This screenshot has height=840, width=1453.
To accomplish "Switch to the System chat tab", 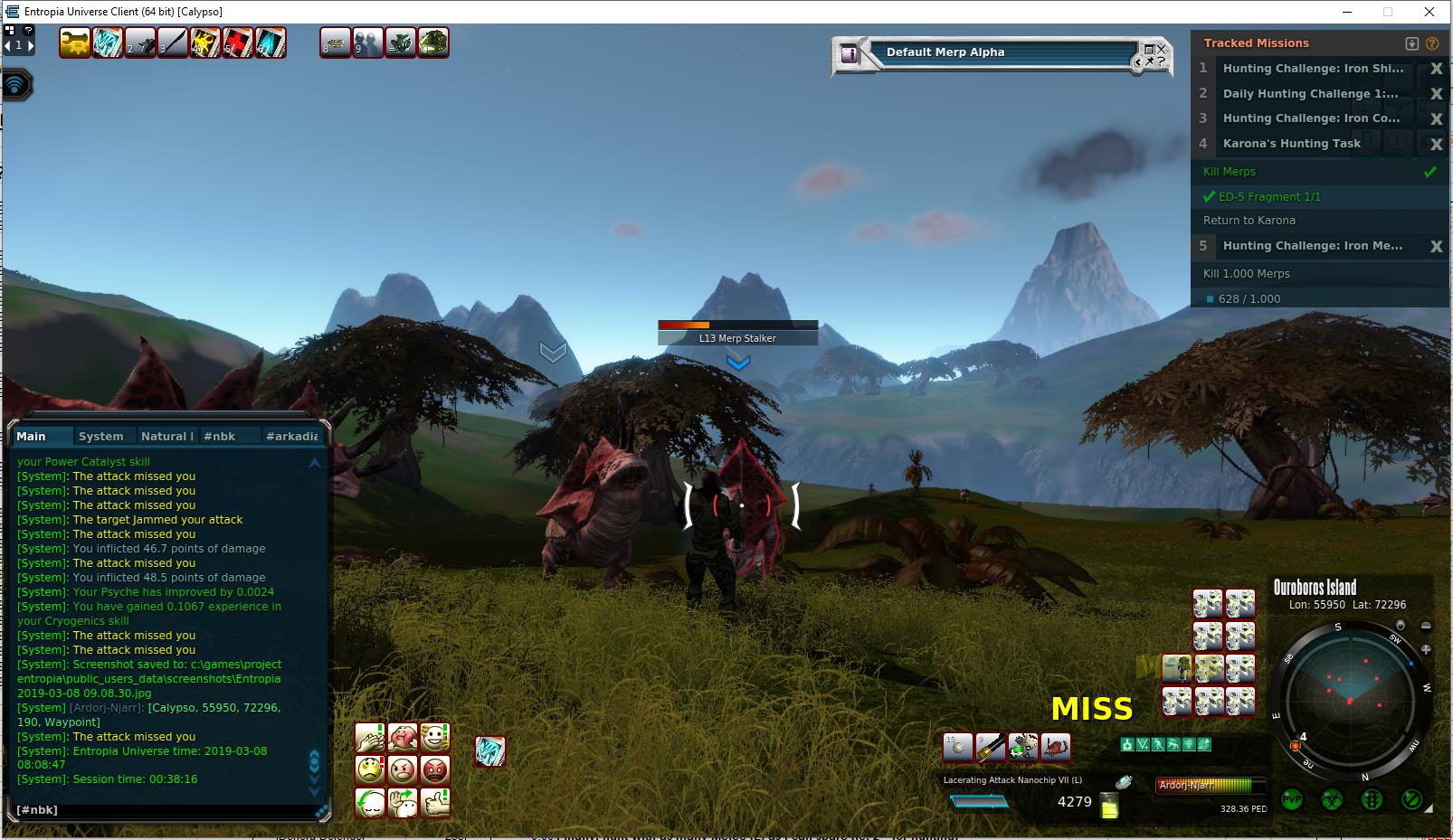I will point(100,436).
